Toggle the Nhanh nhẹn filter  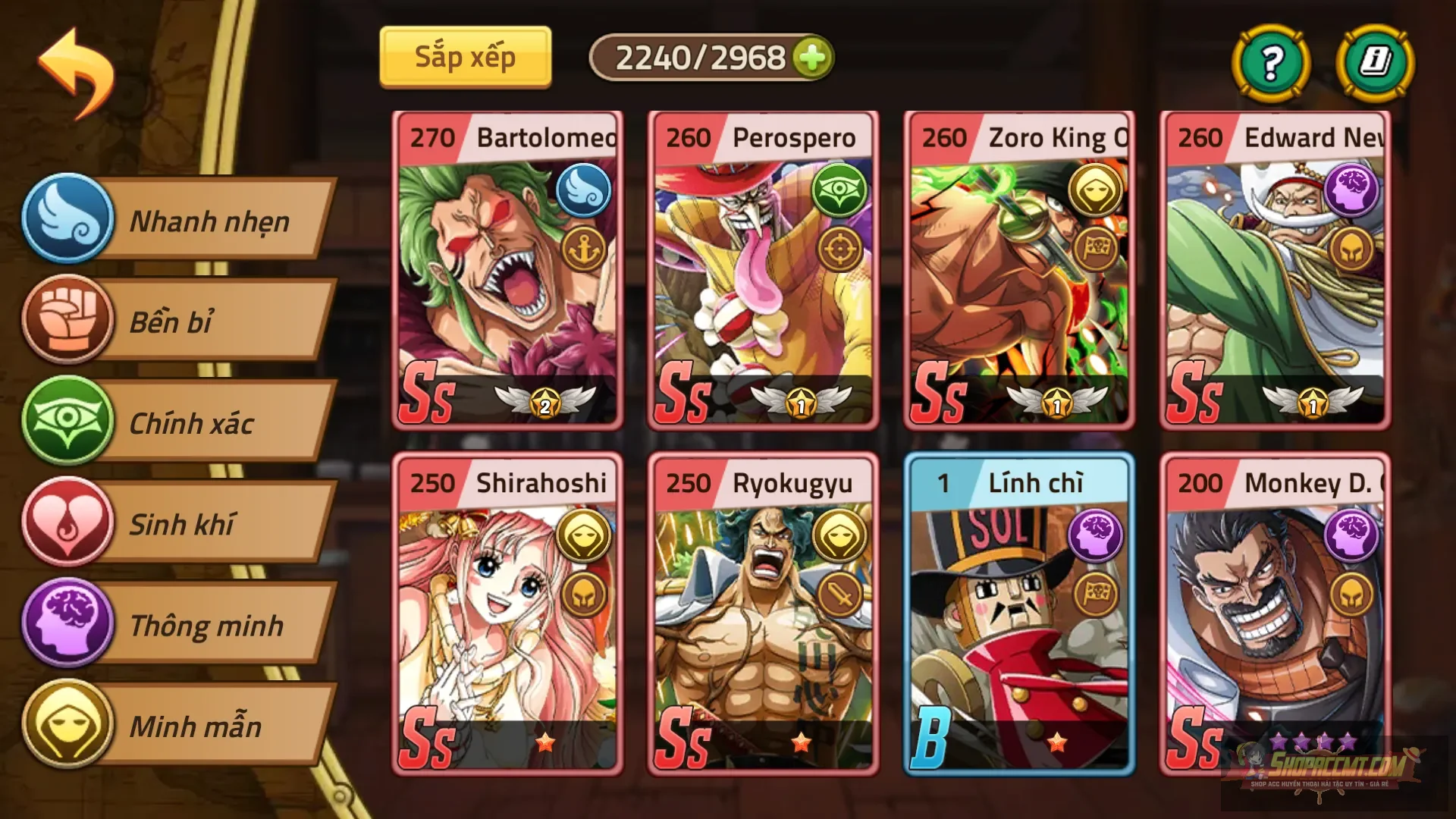coord(69,222)
